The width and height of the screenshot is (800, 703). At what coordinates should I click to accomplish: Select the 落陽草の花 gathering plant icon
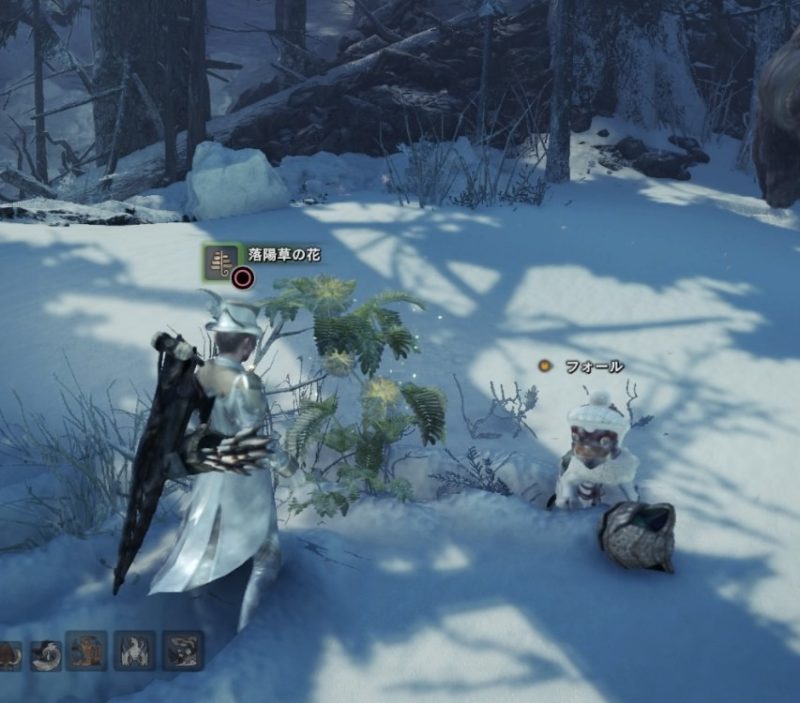point(221,262)
